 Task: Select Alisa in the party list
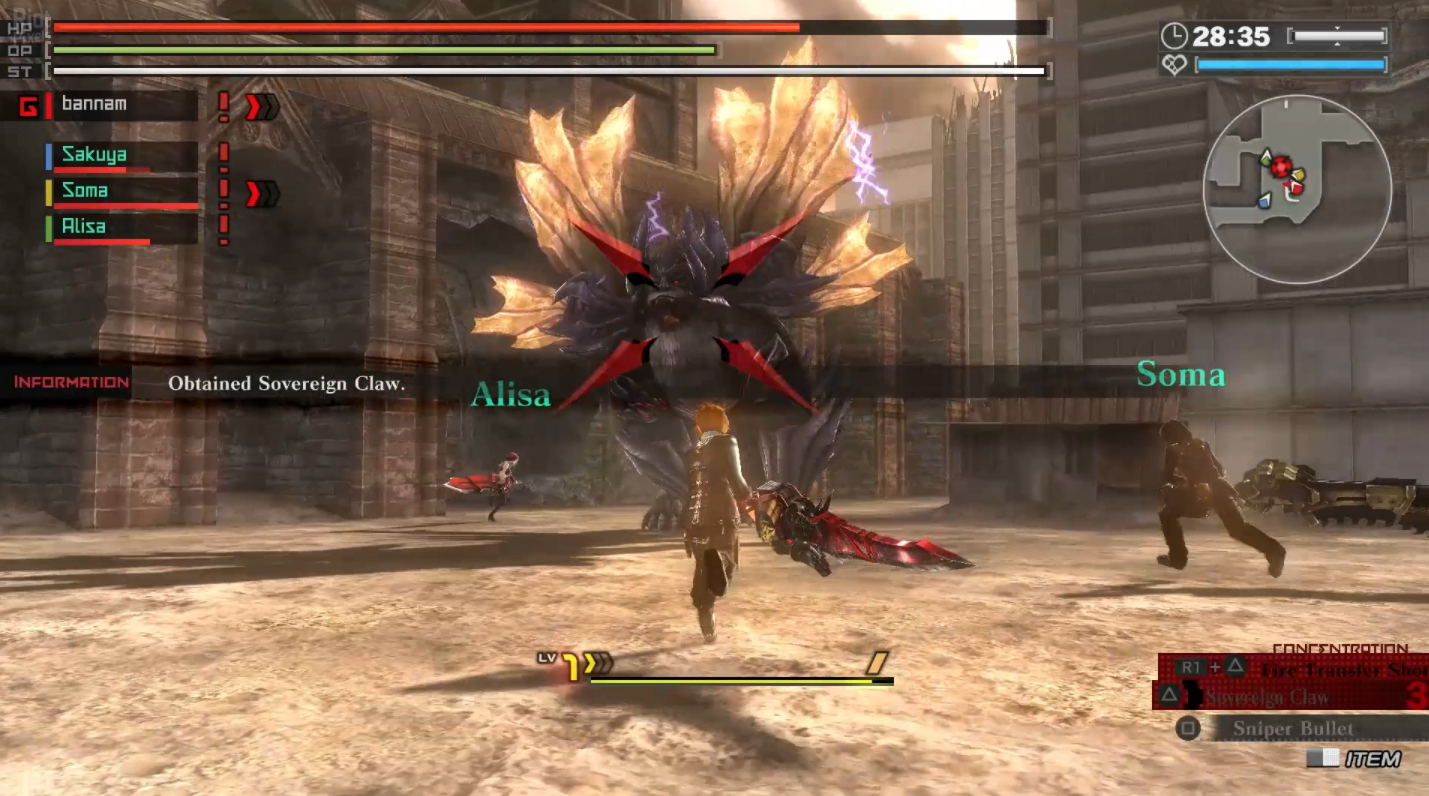[x=84, y=227]
